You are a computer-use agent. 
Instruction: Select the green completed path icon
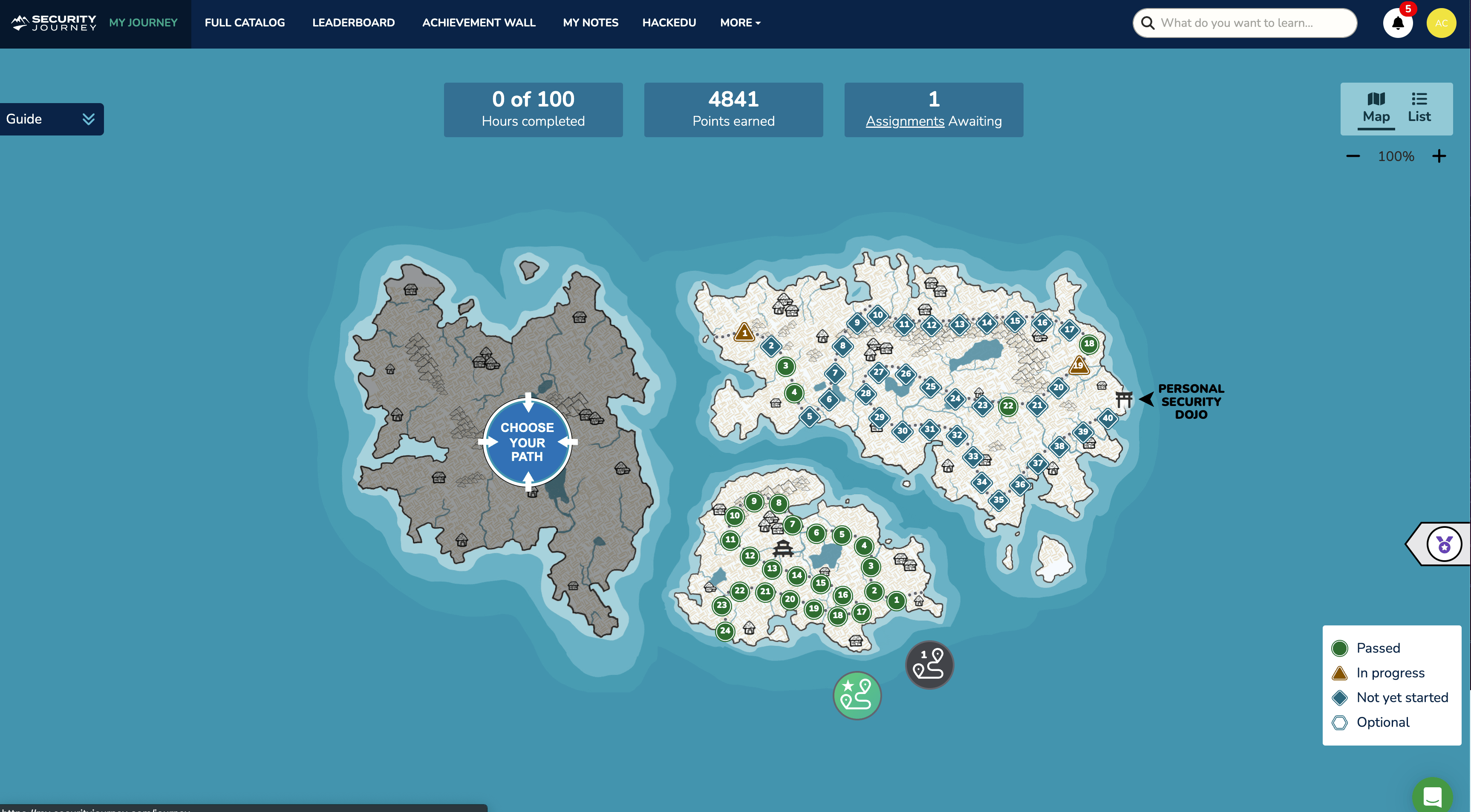857,695
